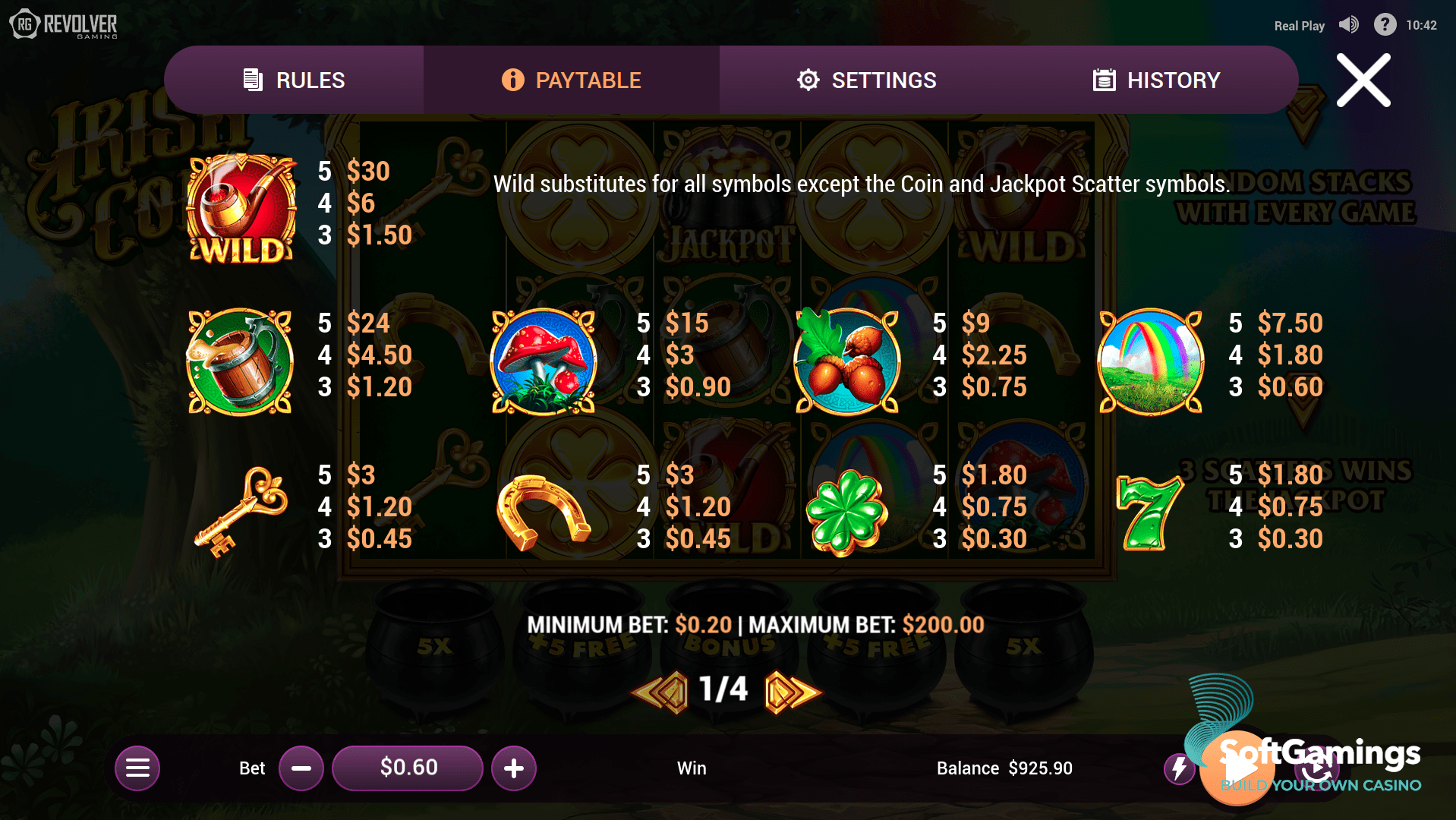Show the History tab

pyautogui.click(x=1156, y=80)
